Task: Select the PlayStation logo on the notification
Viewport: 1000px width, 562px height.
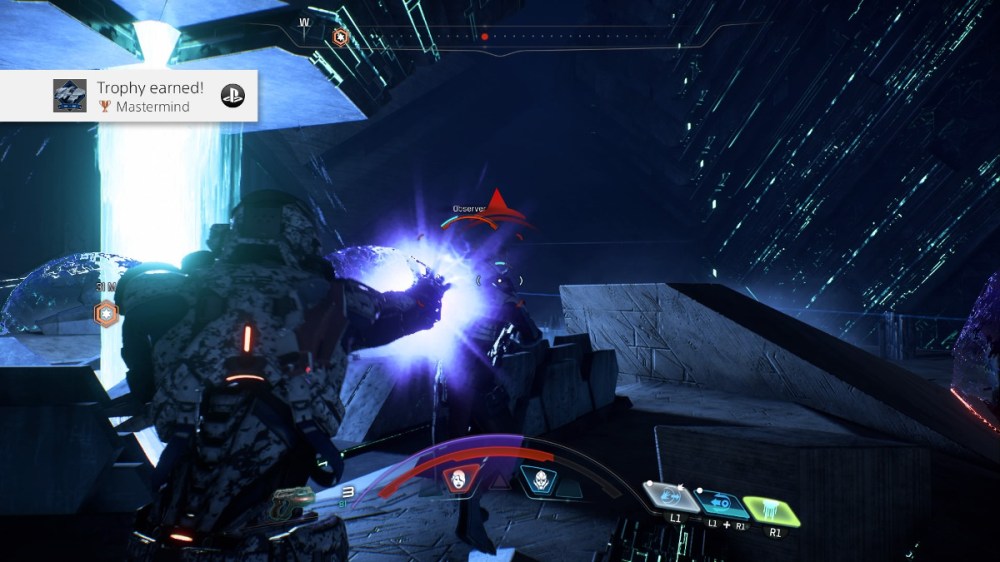Action: pos(232,96)
